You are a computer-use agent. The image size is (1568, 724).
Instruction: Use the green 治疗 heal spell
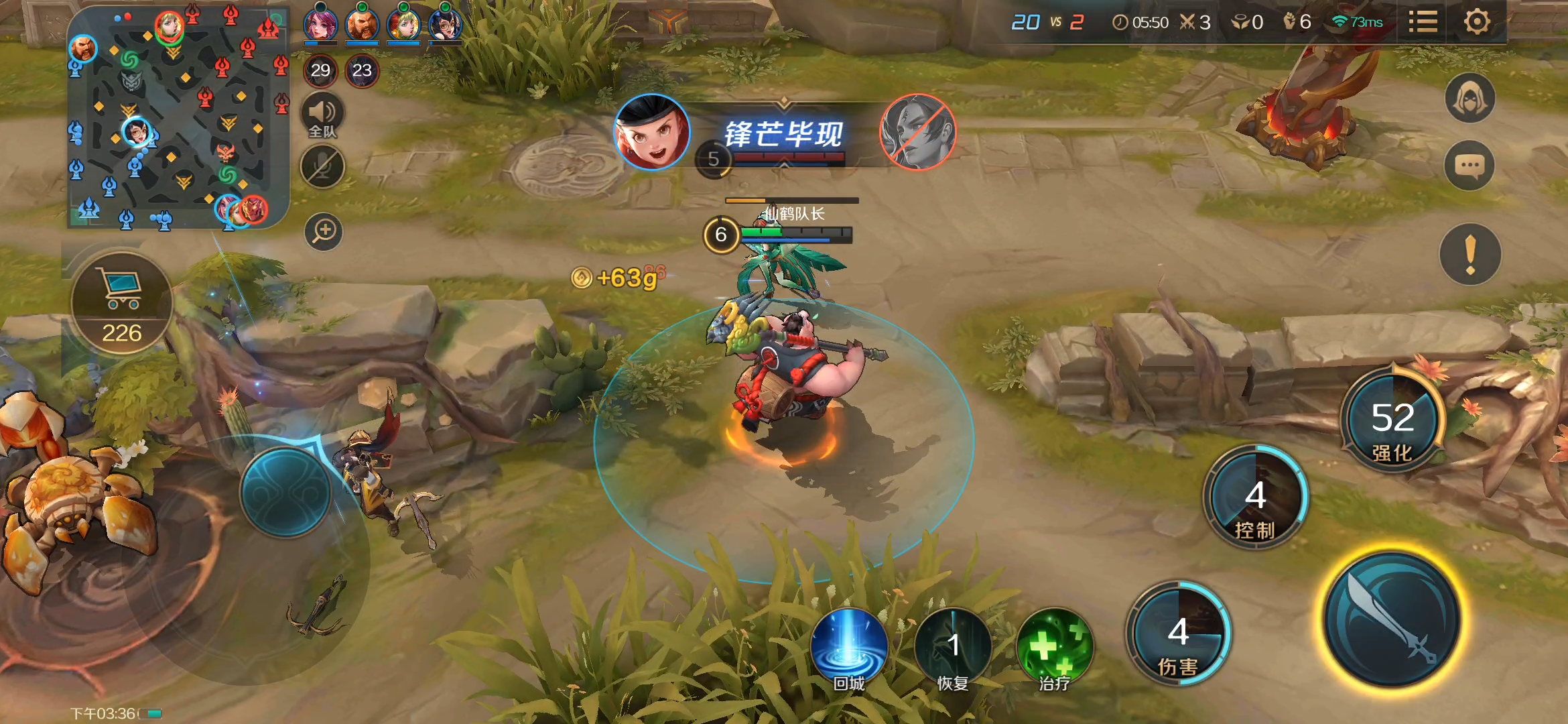1055,647
